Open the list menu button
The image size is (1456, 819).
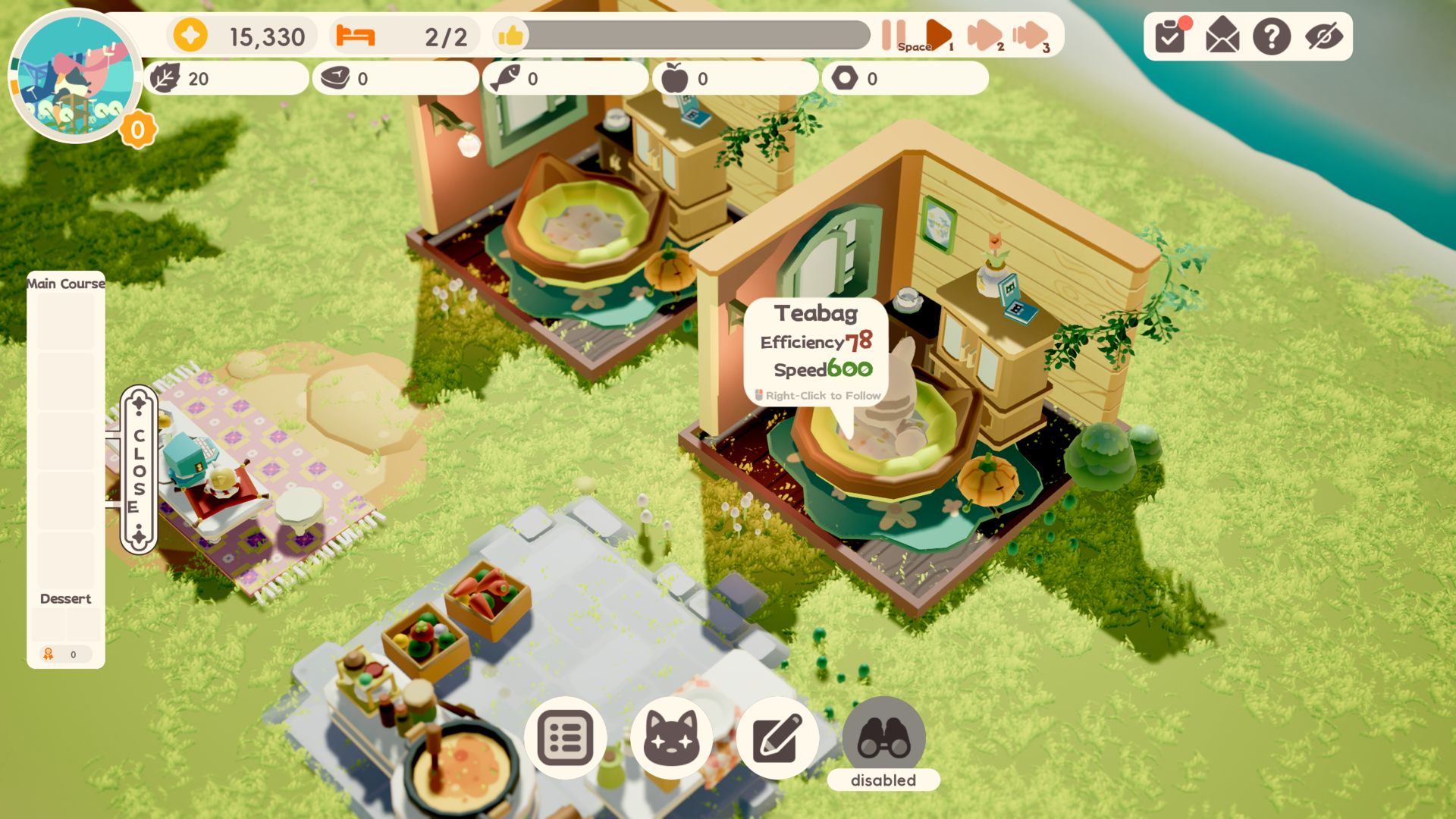tap(565, 737)
